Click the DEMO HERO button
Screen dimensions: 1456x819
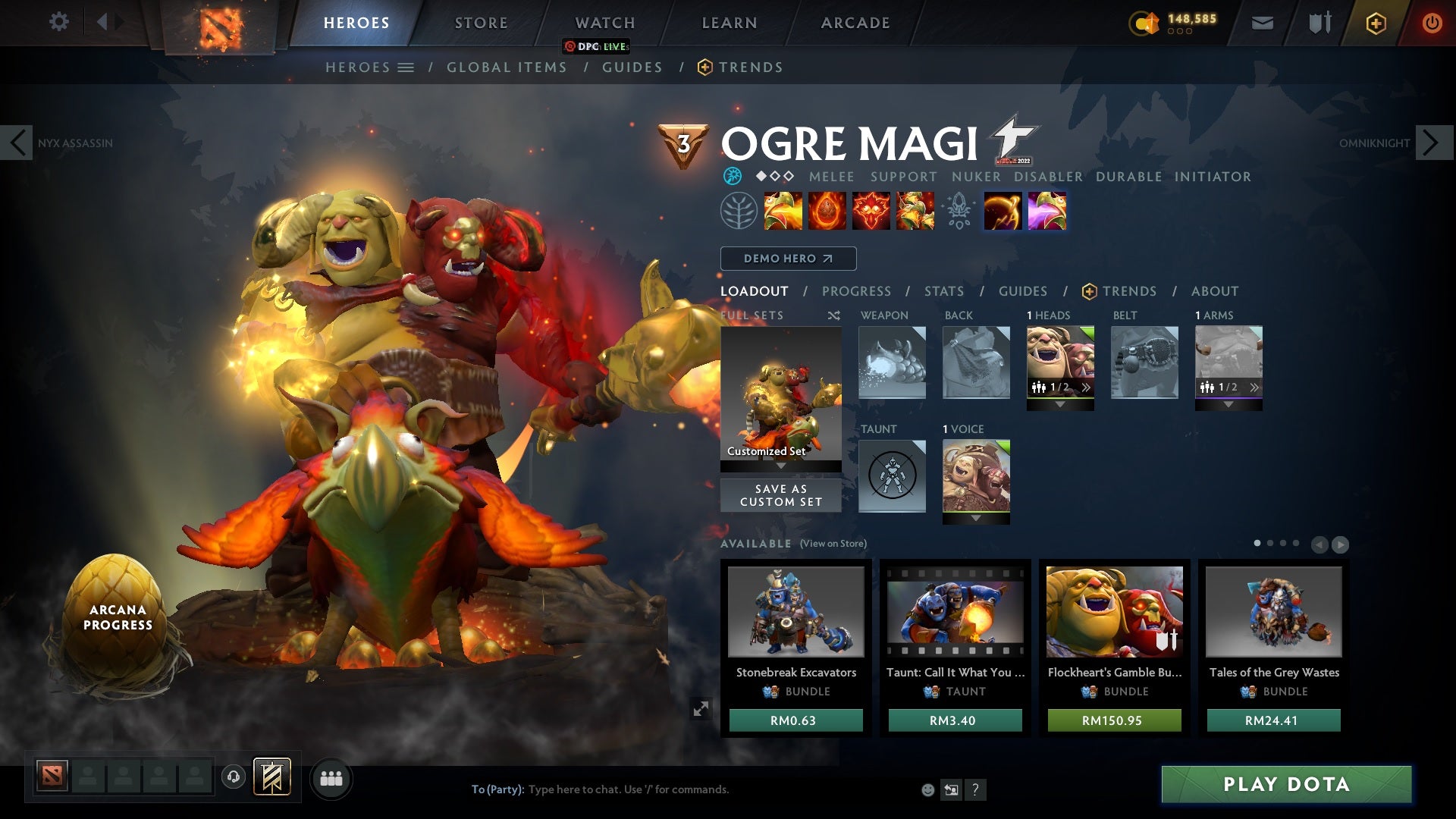tap(788, 259)
